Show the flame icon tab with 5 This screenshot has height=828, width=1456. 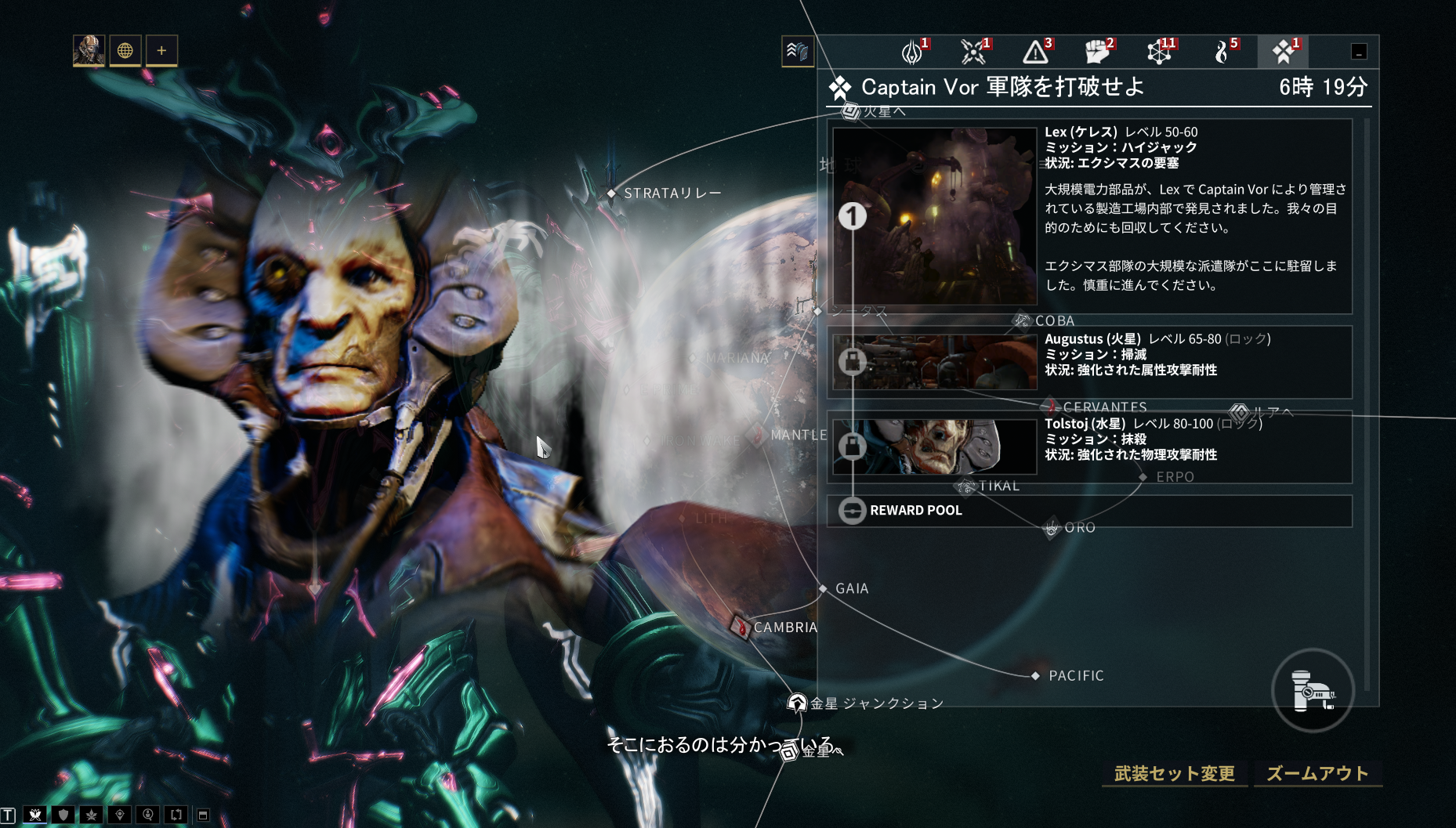[x=1222, y=52]
